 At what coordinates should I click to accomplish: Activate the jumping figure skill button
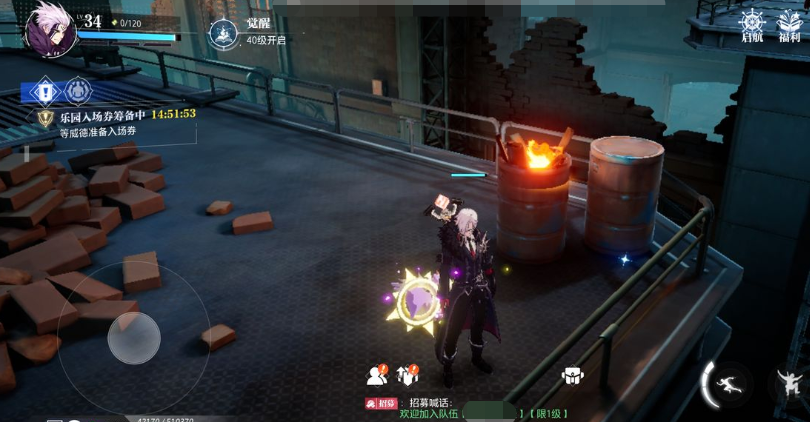point(790,383)
